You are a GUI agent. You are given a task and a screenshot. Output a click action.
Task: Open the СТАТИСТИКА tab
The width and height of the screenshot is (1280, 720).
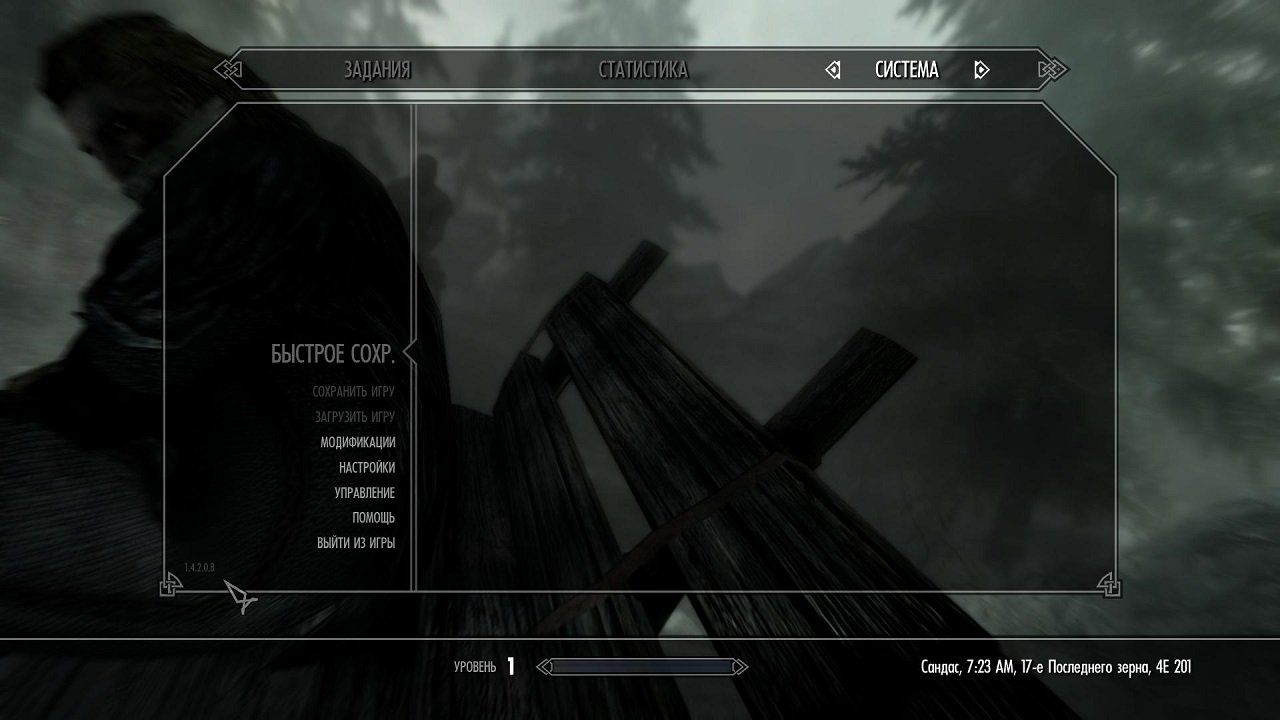coord(643,70)
